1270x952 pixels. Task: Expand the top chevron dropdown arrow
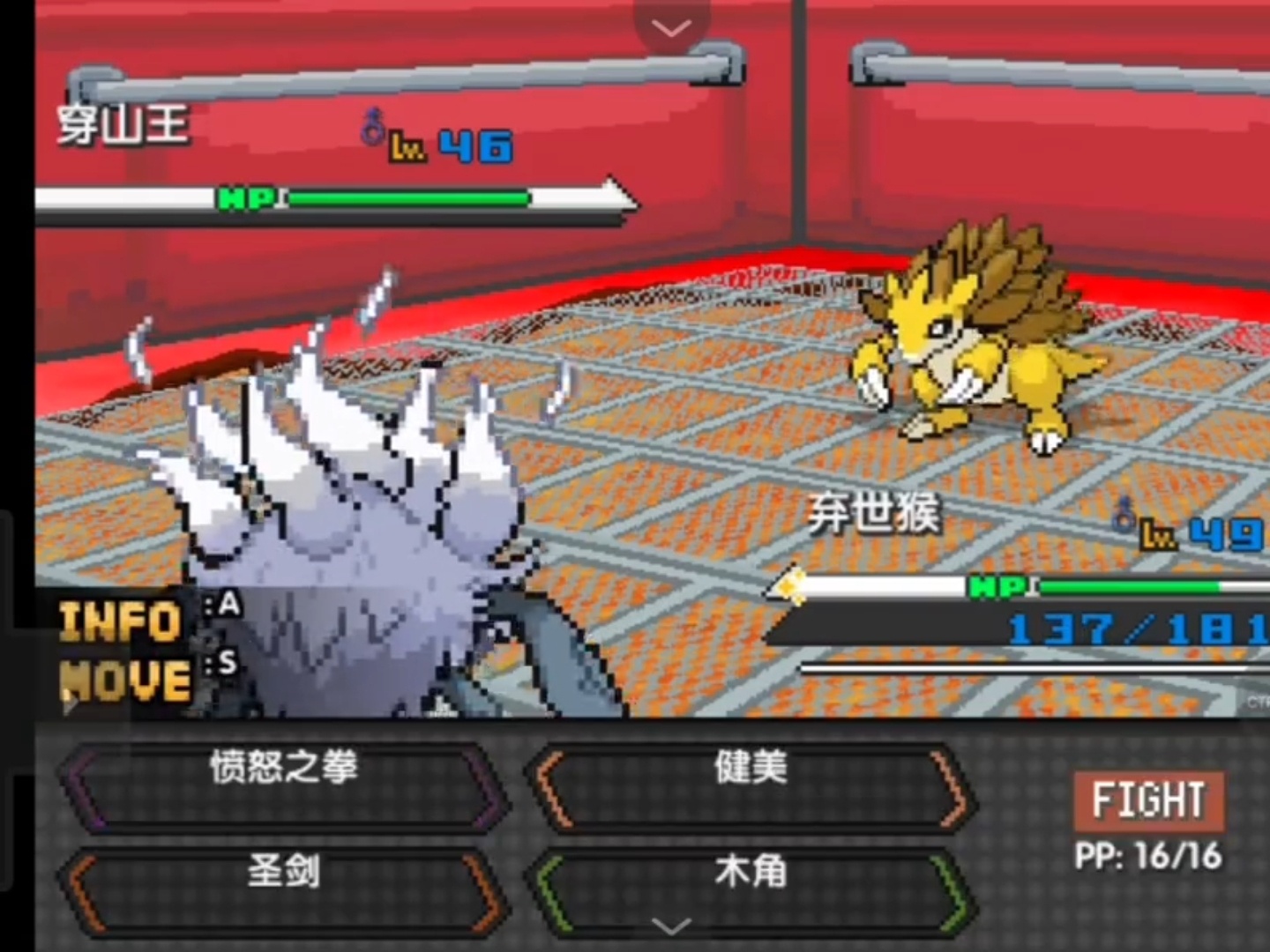671,28
